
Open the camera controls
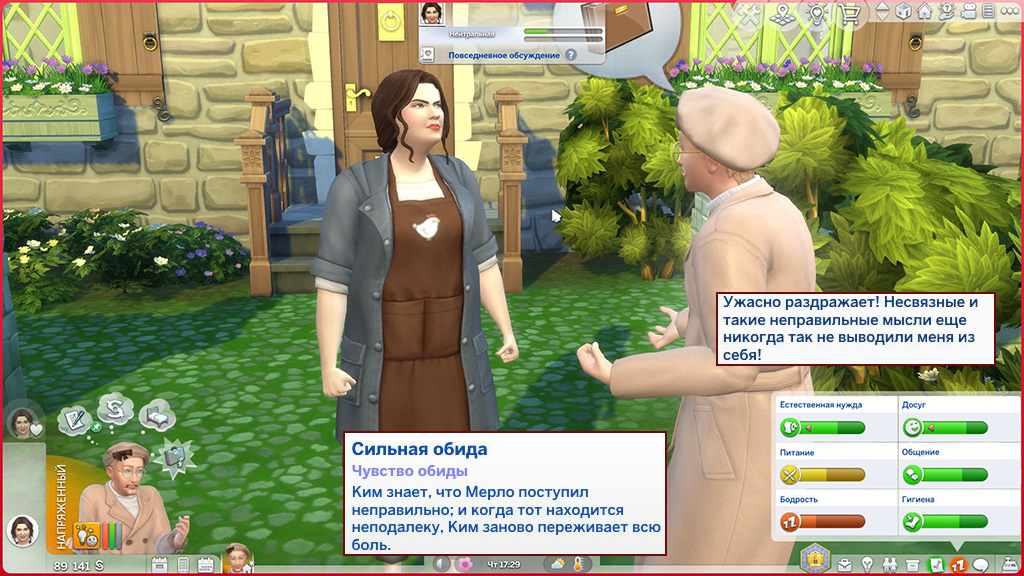click(x=967, y=12)
